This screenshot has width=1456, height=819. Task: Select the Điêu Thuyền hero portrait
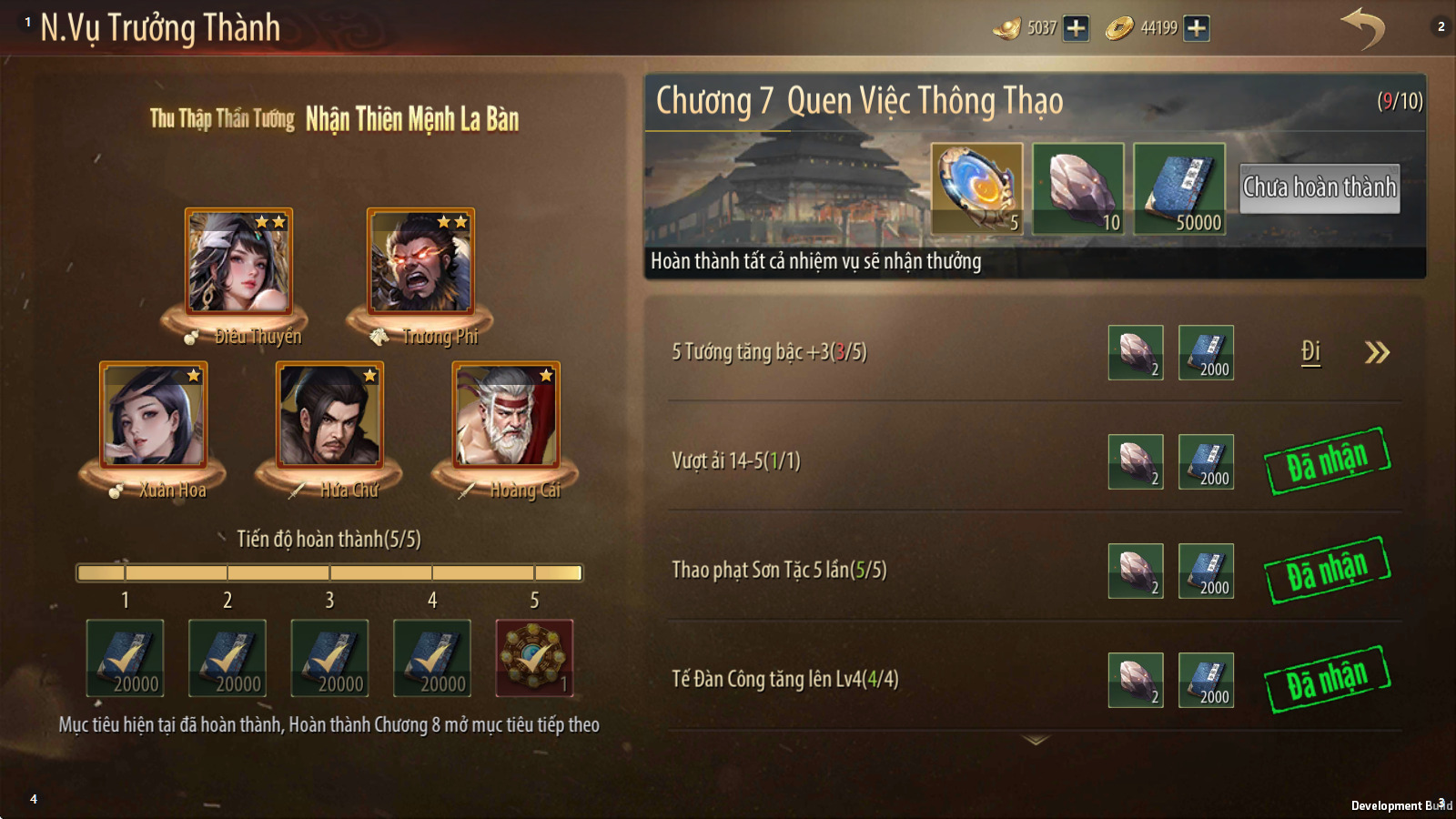(238, 262)
